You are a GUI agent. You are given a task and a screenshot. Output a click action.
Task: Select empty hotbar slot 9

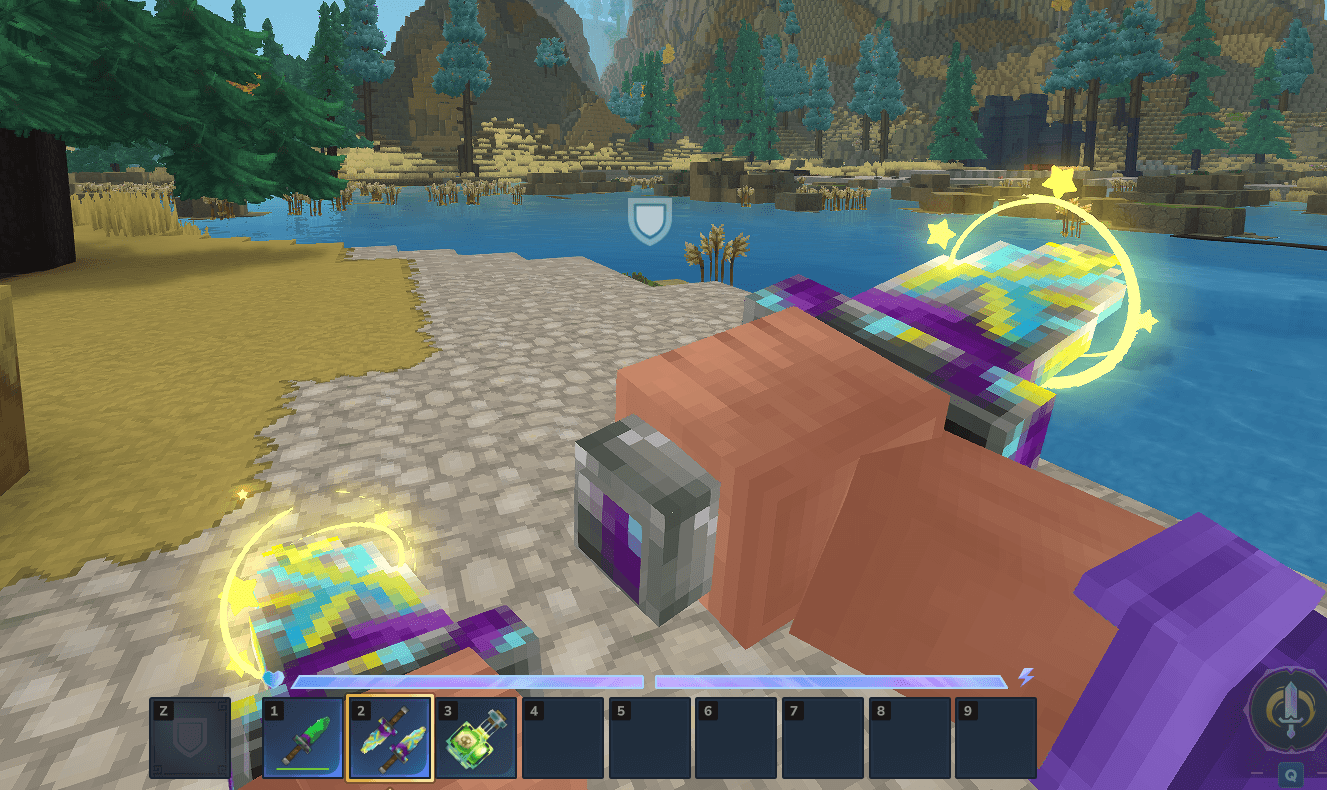(995, 738)
